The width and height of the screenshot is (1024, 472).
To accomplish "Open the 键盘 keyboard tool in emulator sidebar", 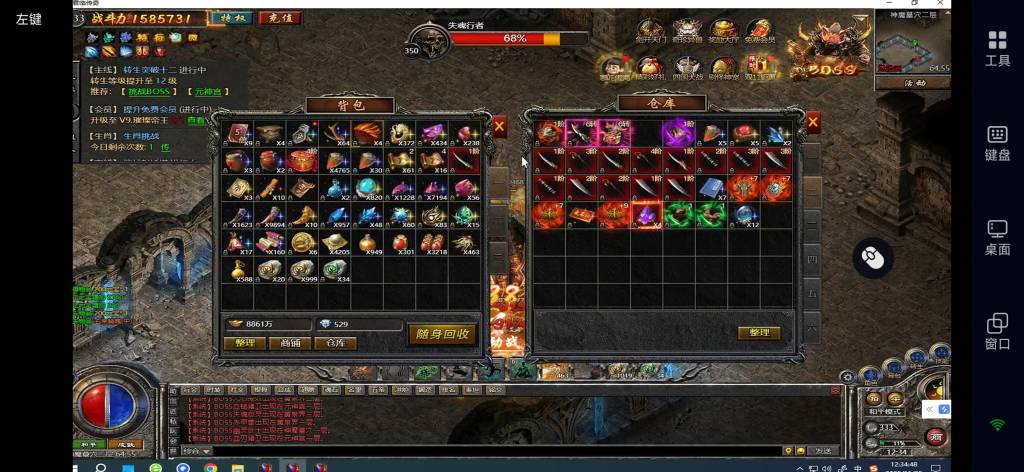I will pyautogui.click(x=997, y=142).
